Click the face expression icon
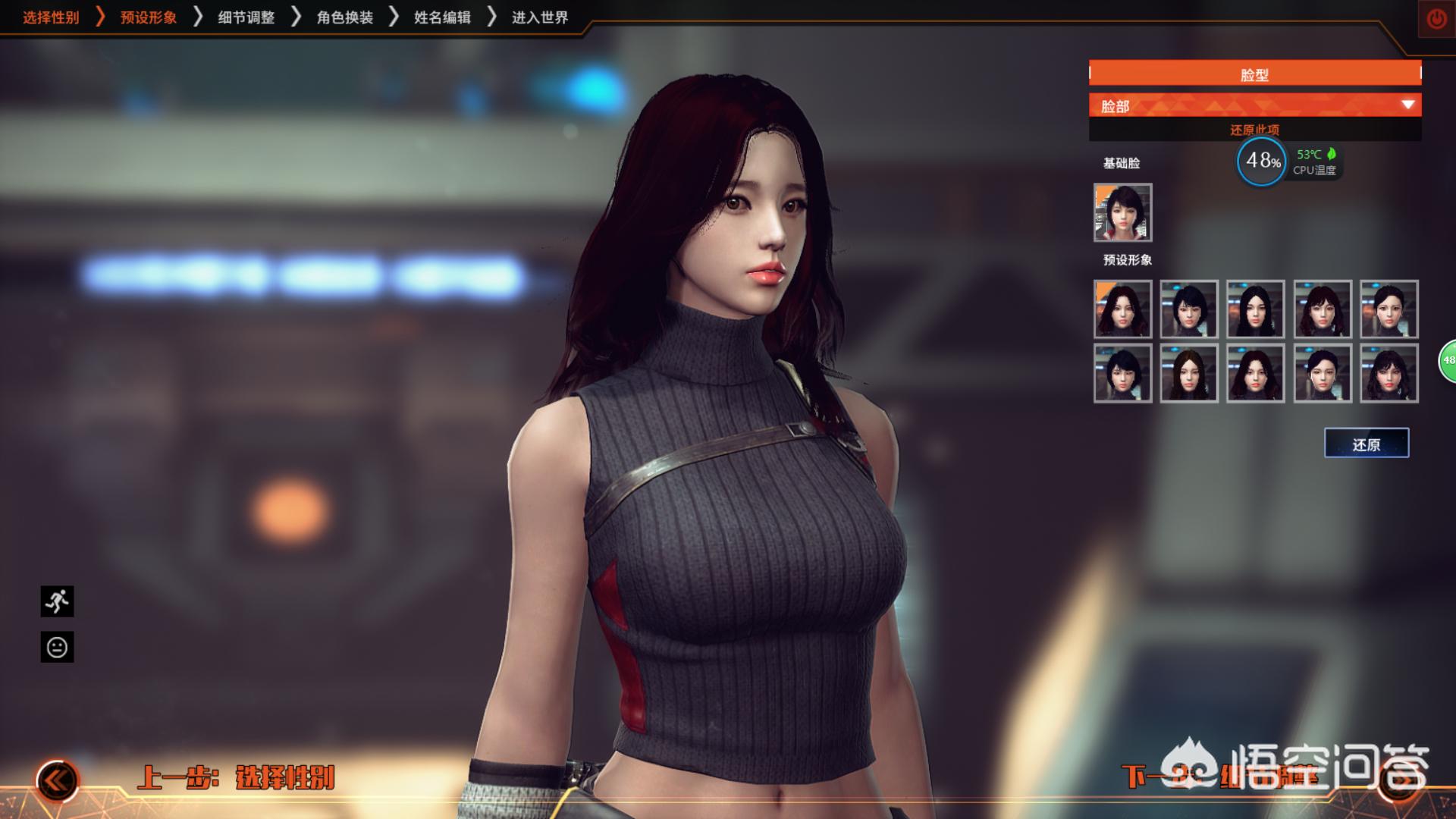 coord(57,647)
